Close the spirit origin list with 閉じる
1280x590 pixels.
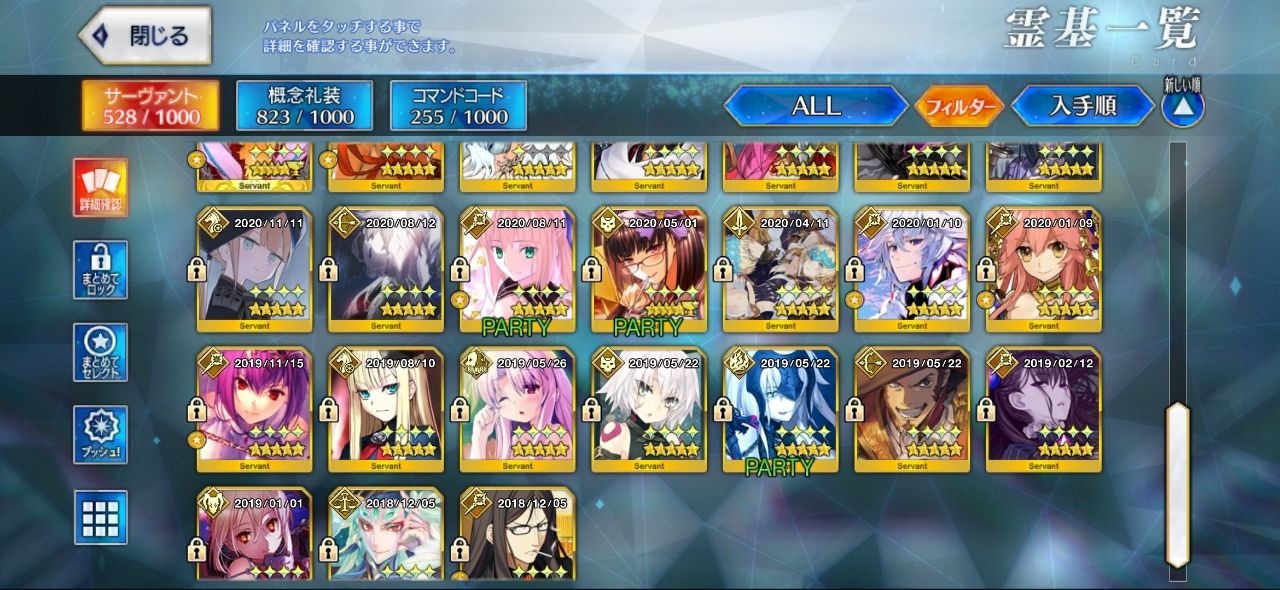pyautogui.click(x=145, y=36)
